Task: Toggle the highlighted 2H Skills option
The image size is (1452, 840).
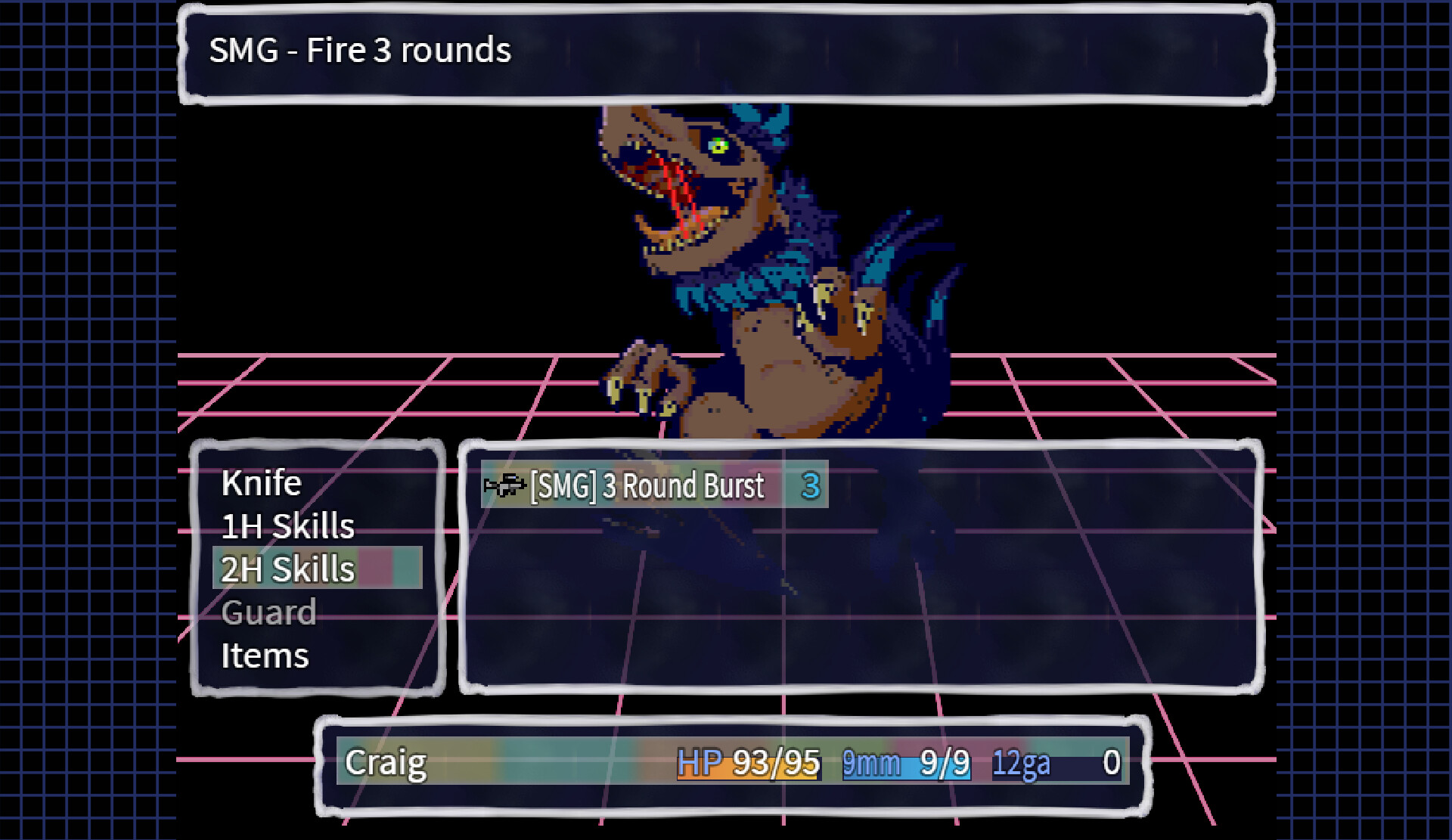Action: pos(287,569)
